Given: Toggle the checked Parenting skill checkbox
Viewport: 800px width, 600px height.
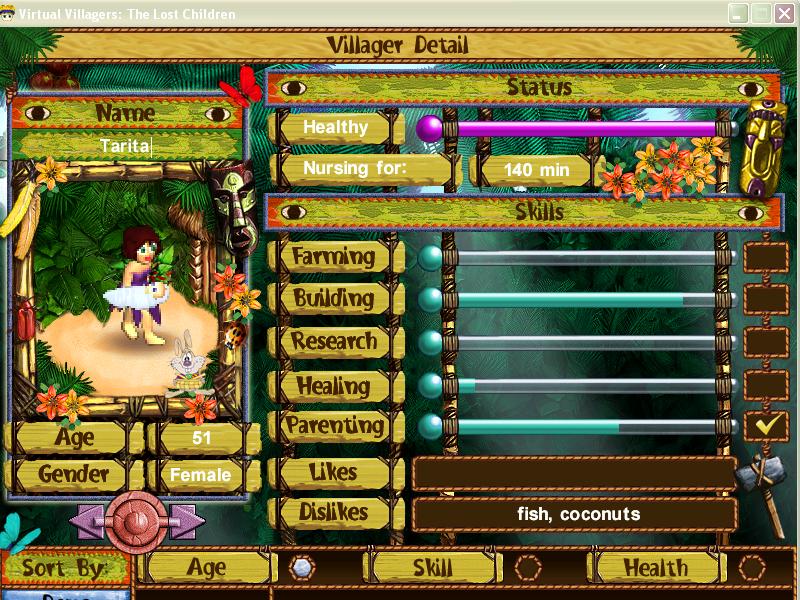Looking at the screenshot, I should [x=766, y=426].
